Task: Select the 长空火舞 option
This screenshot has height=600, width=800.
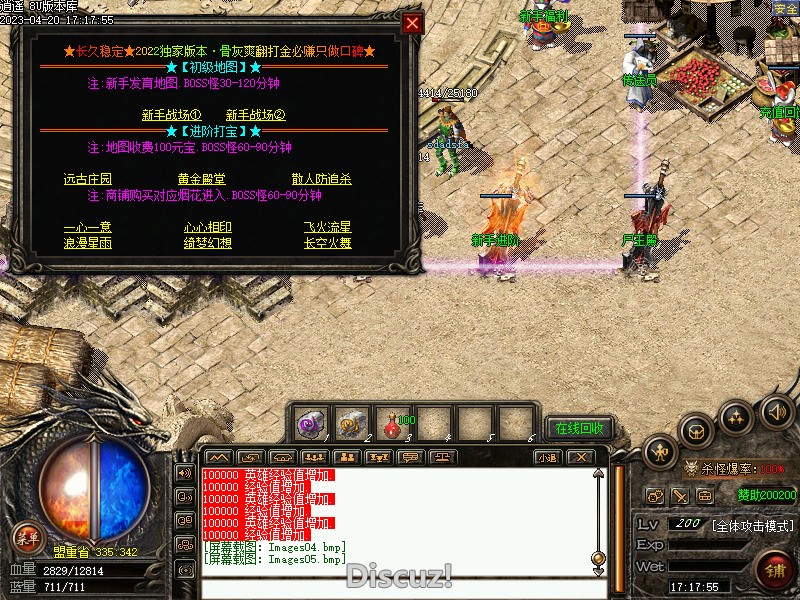Action: 328,243
